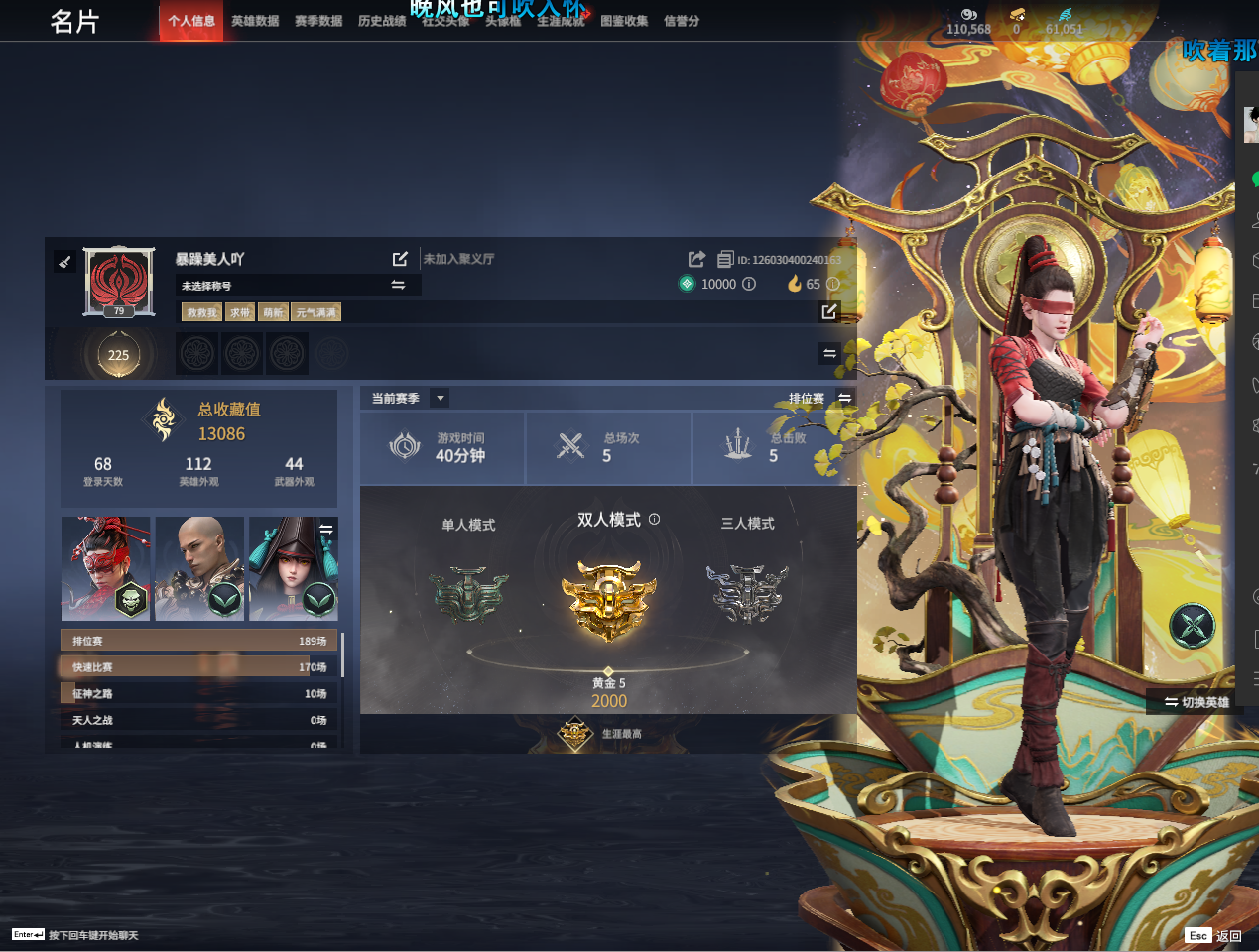Viewport: 1259px width, 952px height.
Task: Open the 快速比赛 match stats row
Action: click(198, 667)
